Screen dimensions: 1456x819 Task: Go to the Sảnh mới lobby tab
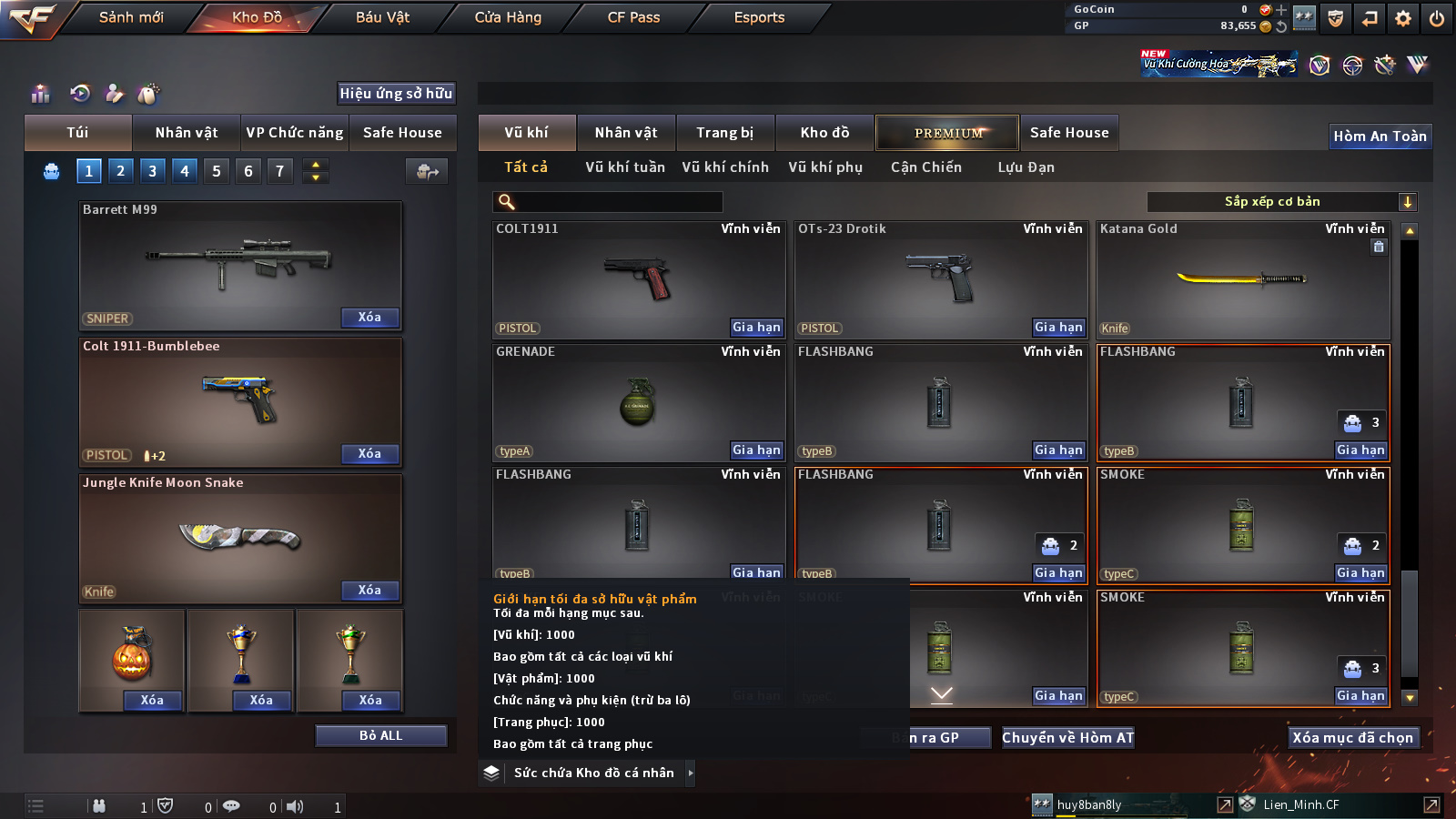(131, 17)
